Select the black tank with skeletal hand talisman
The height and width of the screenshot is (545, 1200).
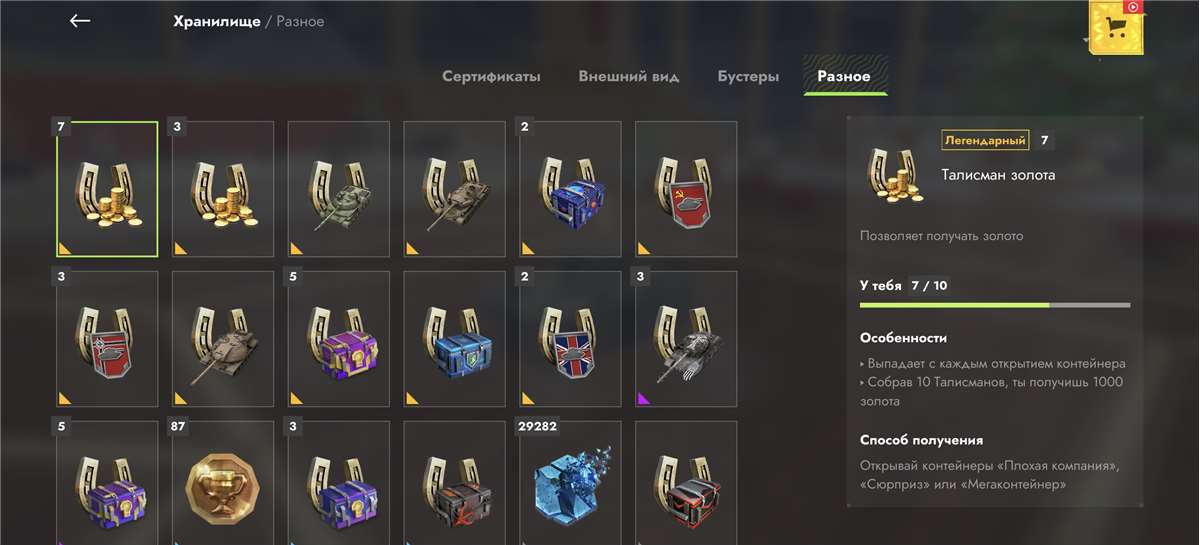click(x=686, y=339)
